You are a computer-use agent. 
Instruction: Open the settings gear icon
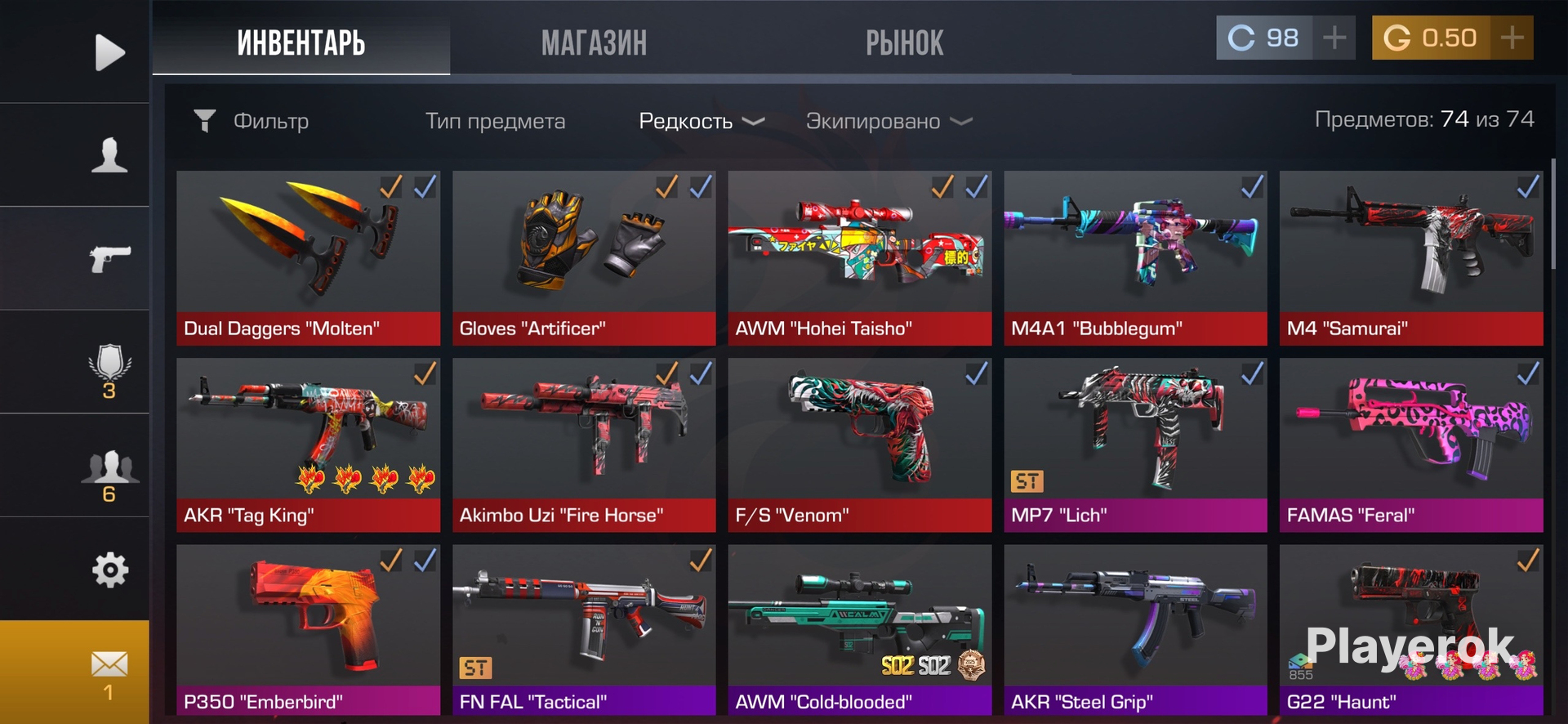[109, 570]
